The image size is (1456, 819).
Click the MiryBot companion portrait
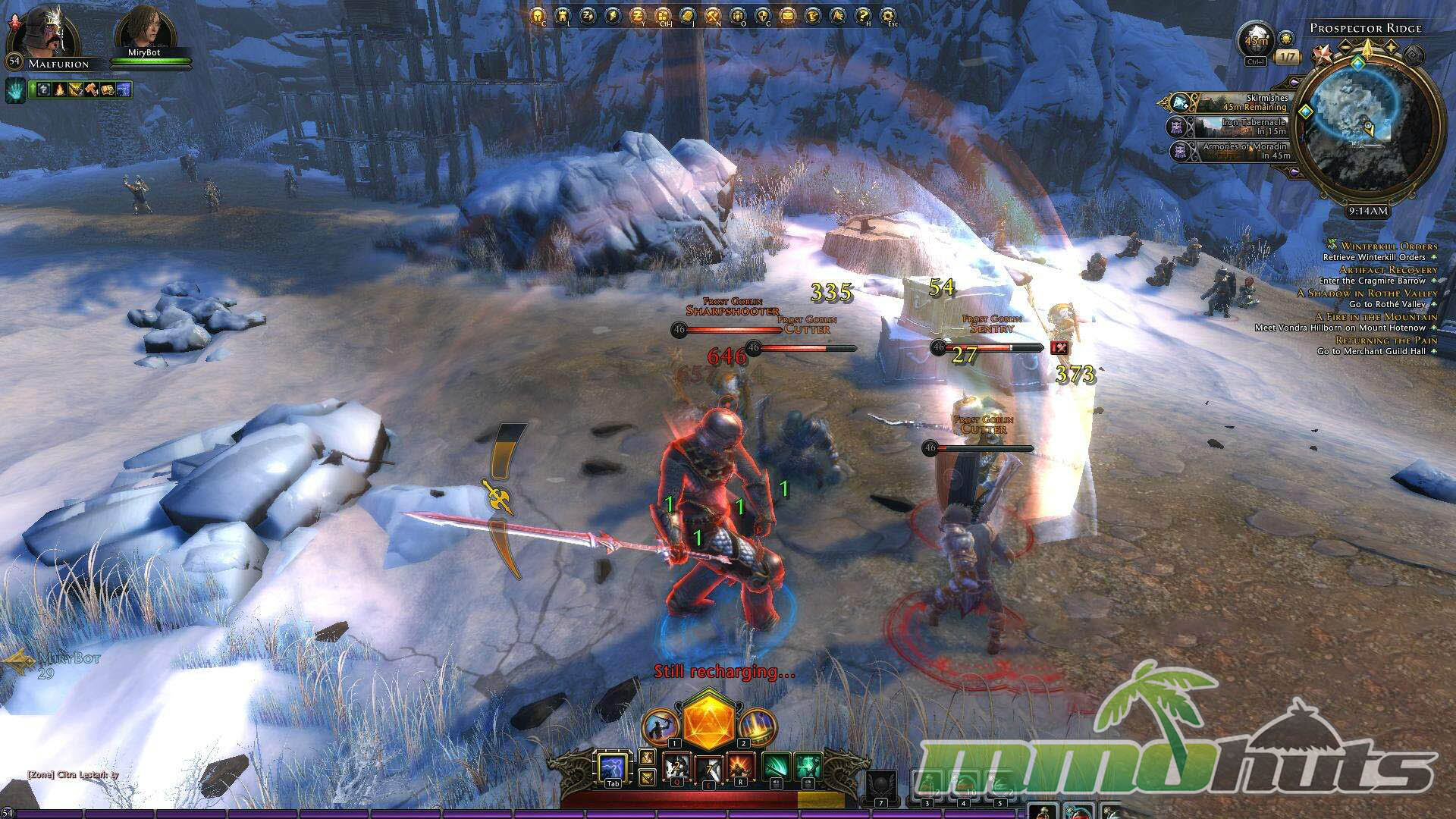(143, 28)
